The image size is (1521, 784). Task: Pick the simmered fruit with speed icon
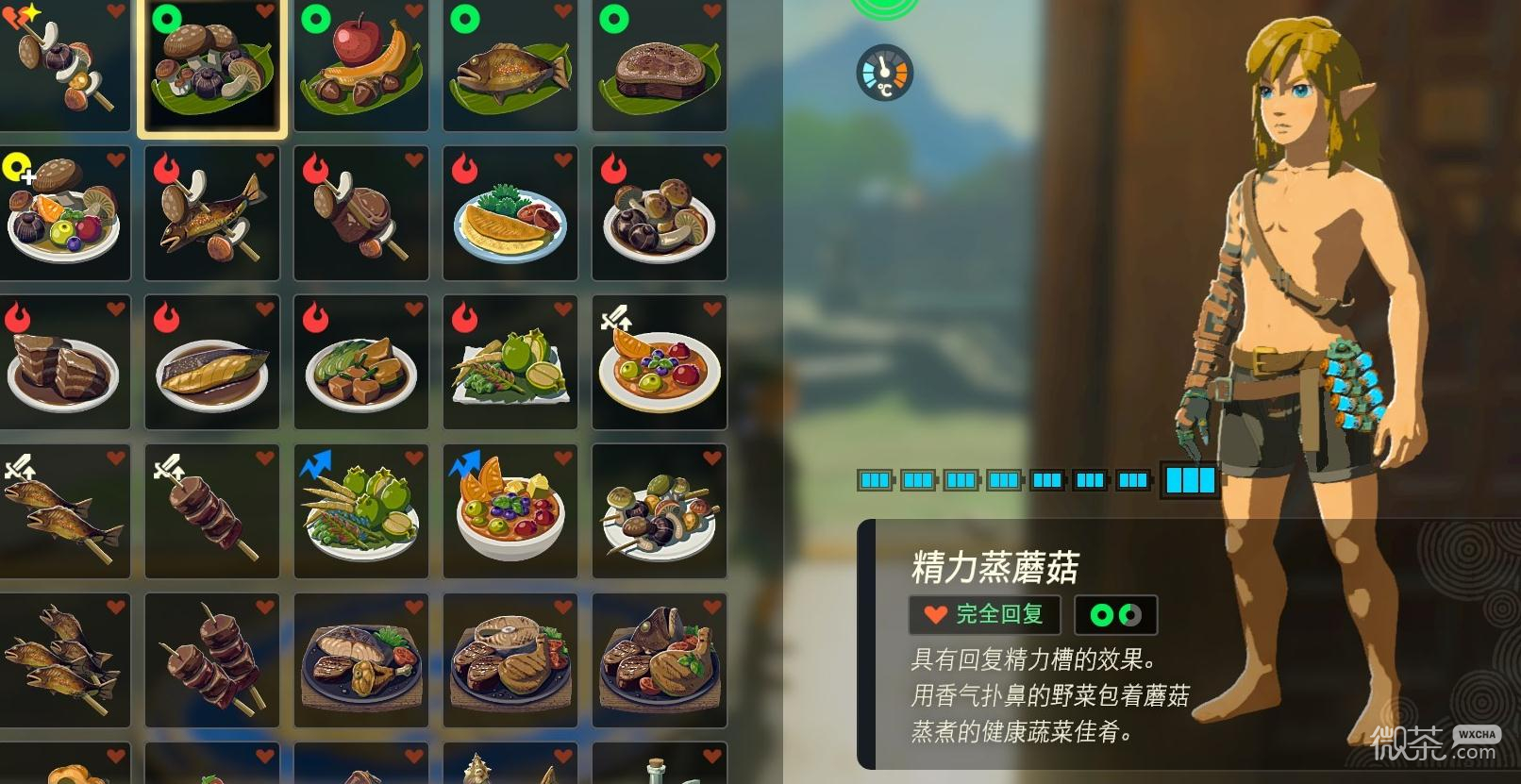pyautogui.click(x=510, y=512)
